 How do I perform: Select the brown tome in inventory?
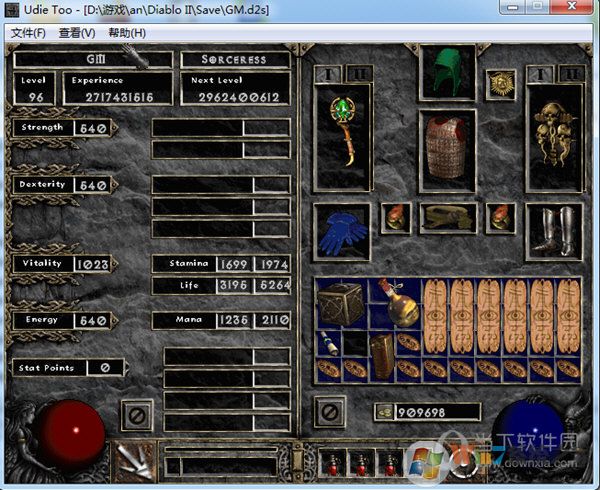381,354
